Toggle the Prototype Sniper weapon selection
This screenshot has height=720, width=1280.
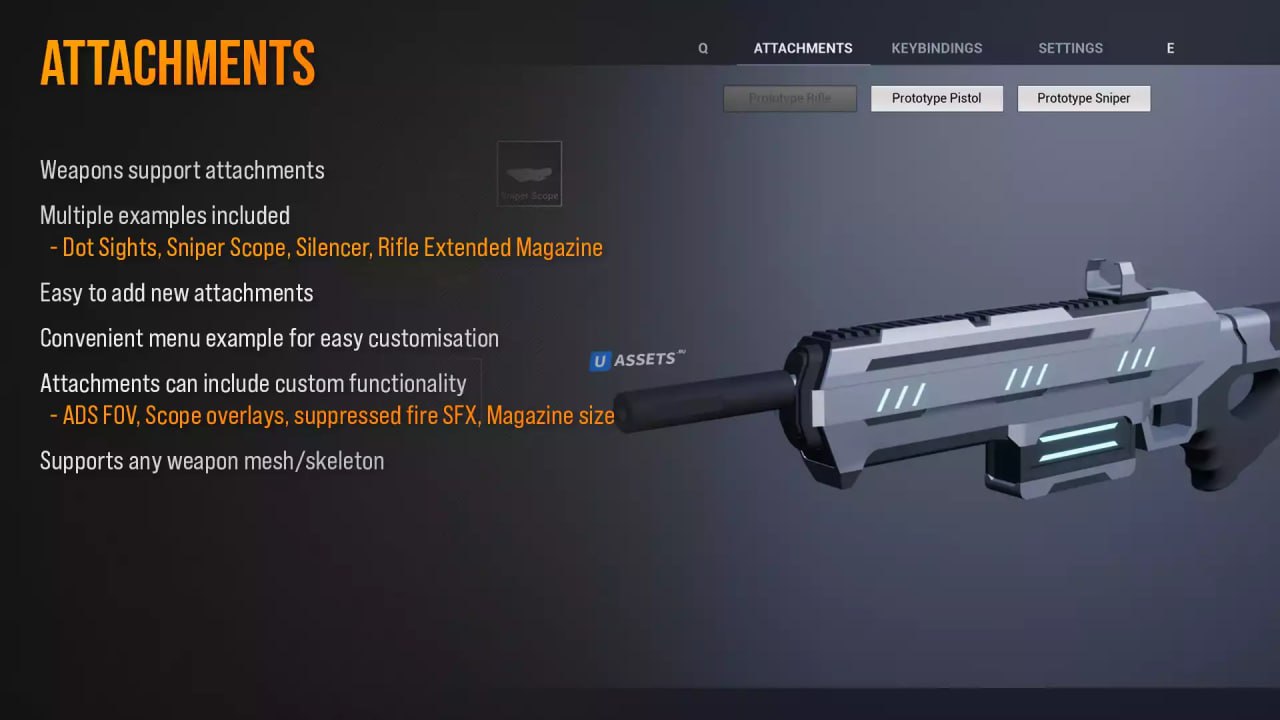coord(1084,98)
